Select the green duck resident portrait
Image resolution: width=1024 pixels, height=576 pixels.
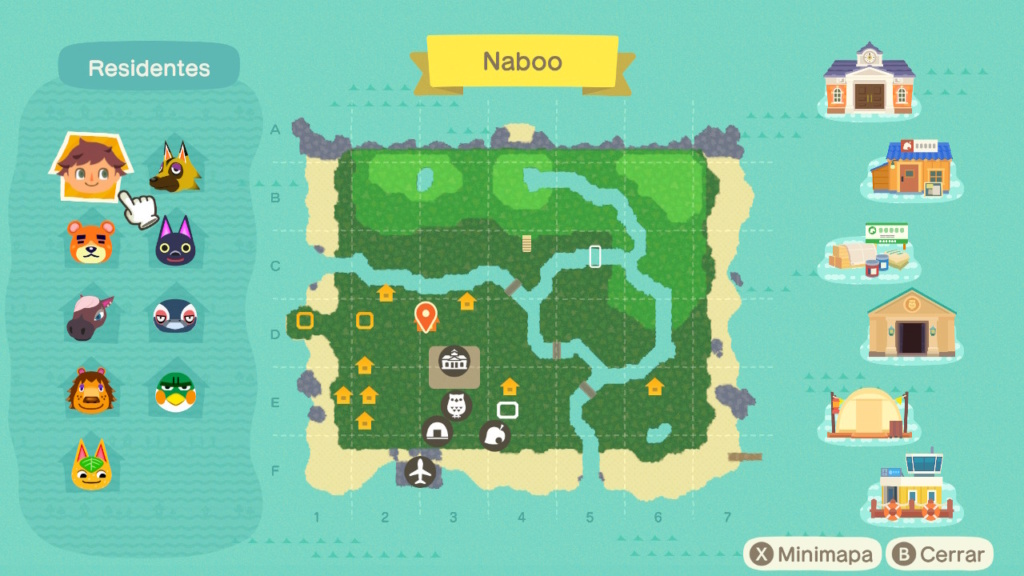(175, 391)
